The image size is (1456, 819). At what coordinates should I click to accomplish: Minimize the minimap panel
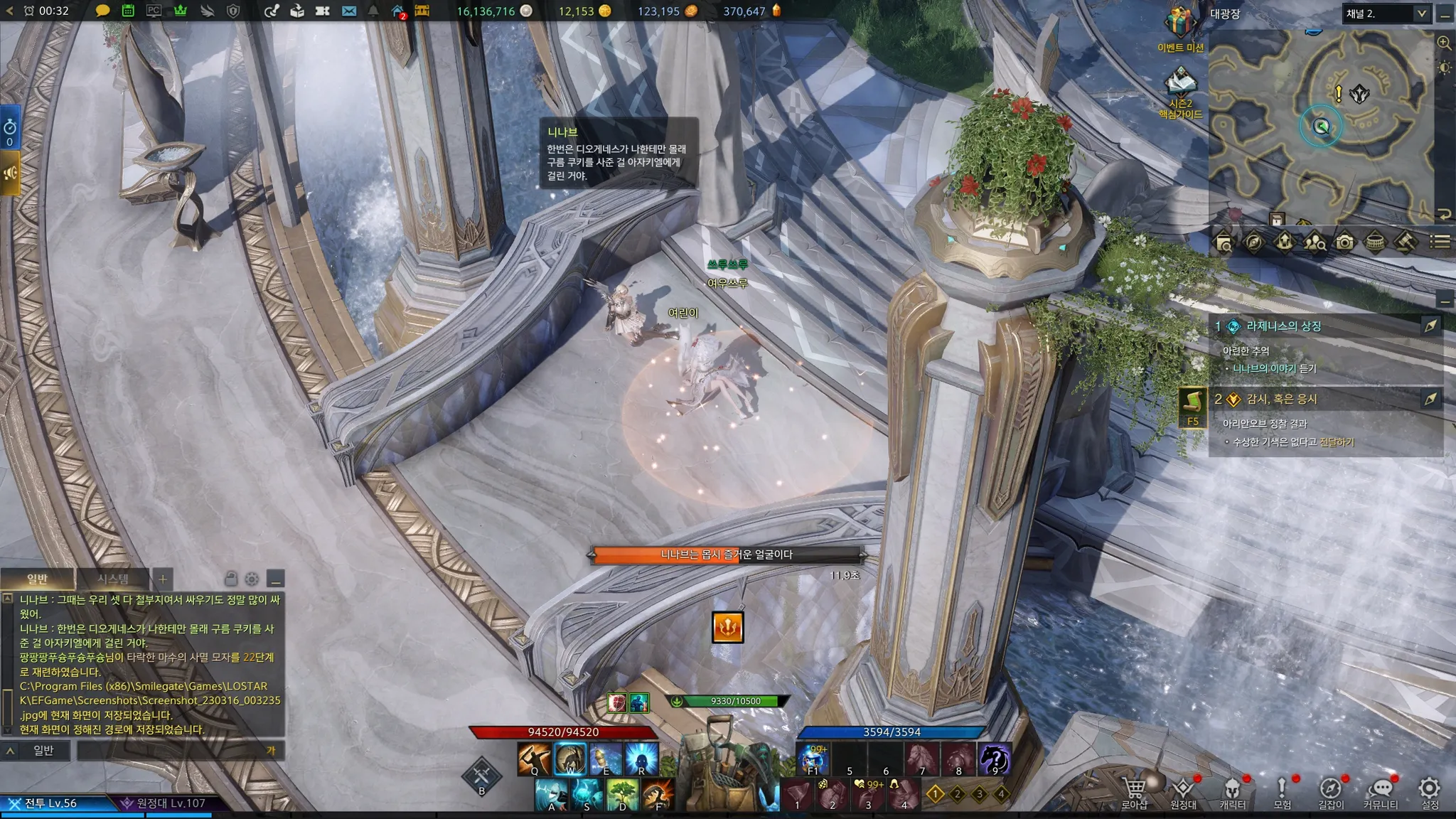tap(1445, 14)
